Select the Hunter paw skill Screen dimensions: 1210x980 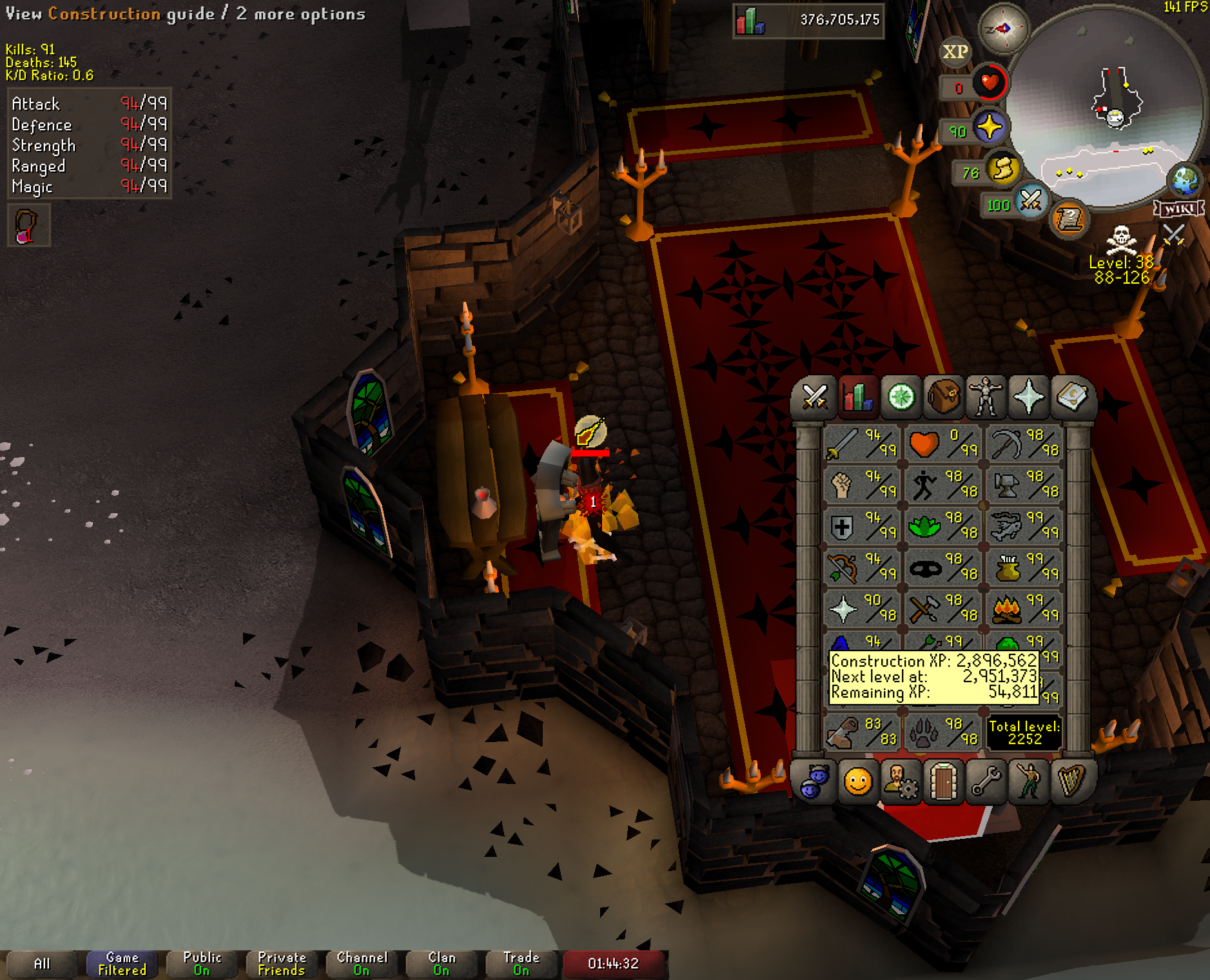(942, 732)
